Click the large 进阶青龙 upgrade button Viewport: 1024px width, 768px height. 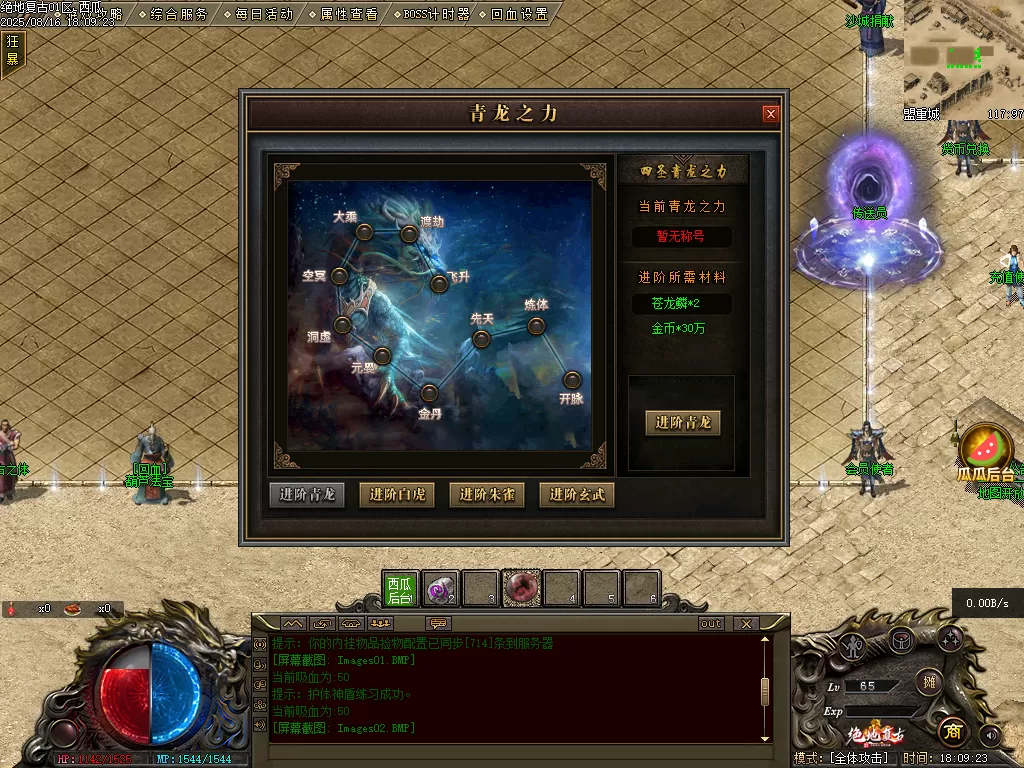(x=683, y=422)
